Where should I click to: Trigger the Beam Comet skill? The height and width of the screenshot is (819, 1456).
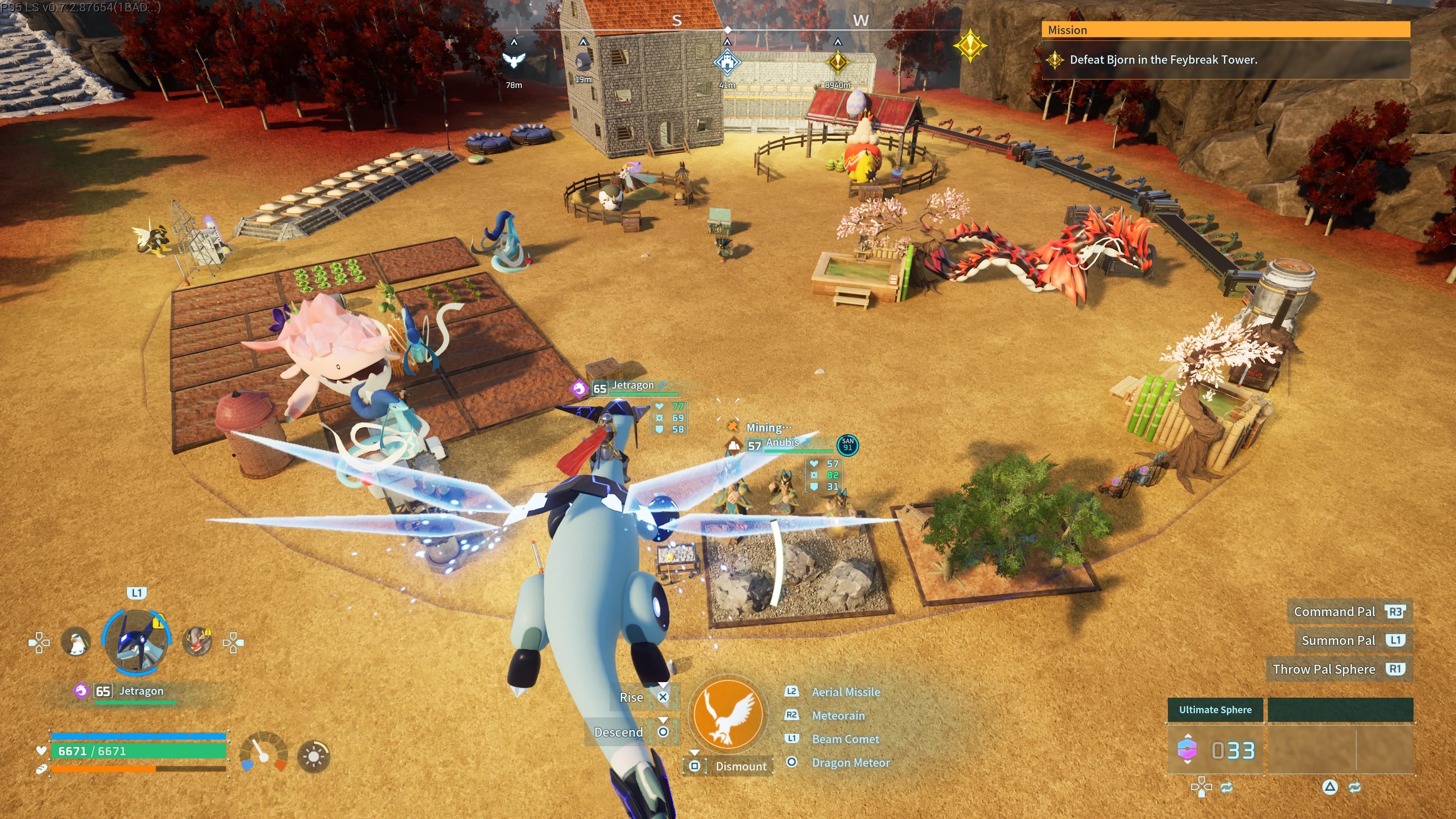tap(845, 739)
